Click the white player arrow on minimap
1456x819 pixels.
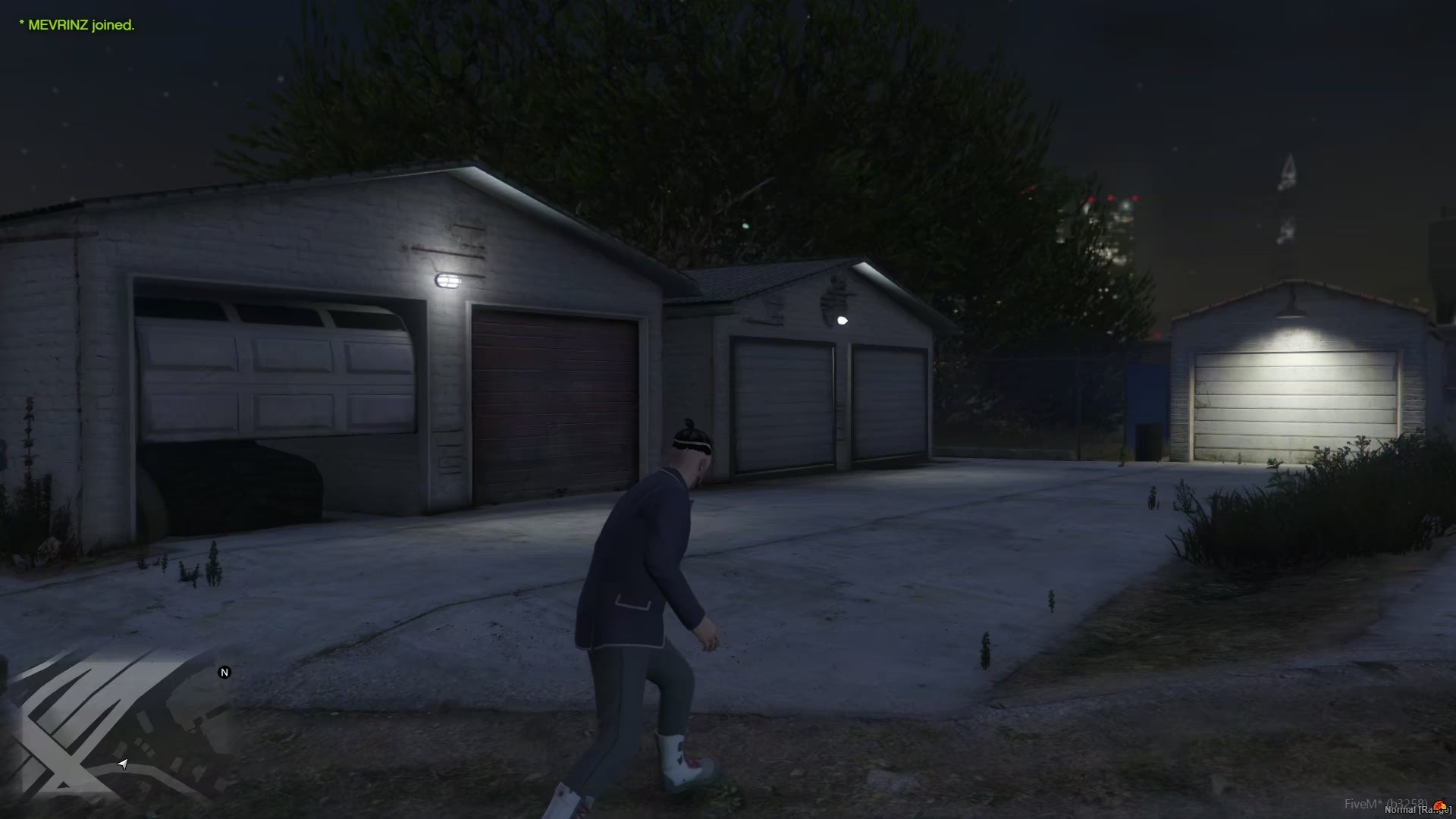click(123, 764)
